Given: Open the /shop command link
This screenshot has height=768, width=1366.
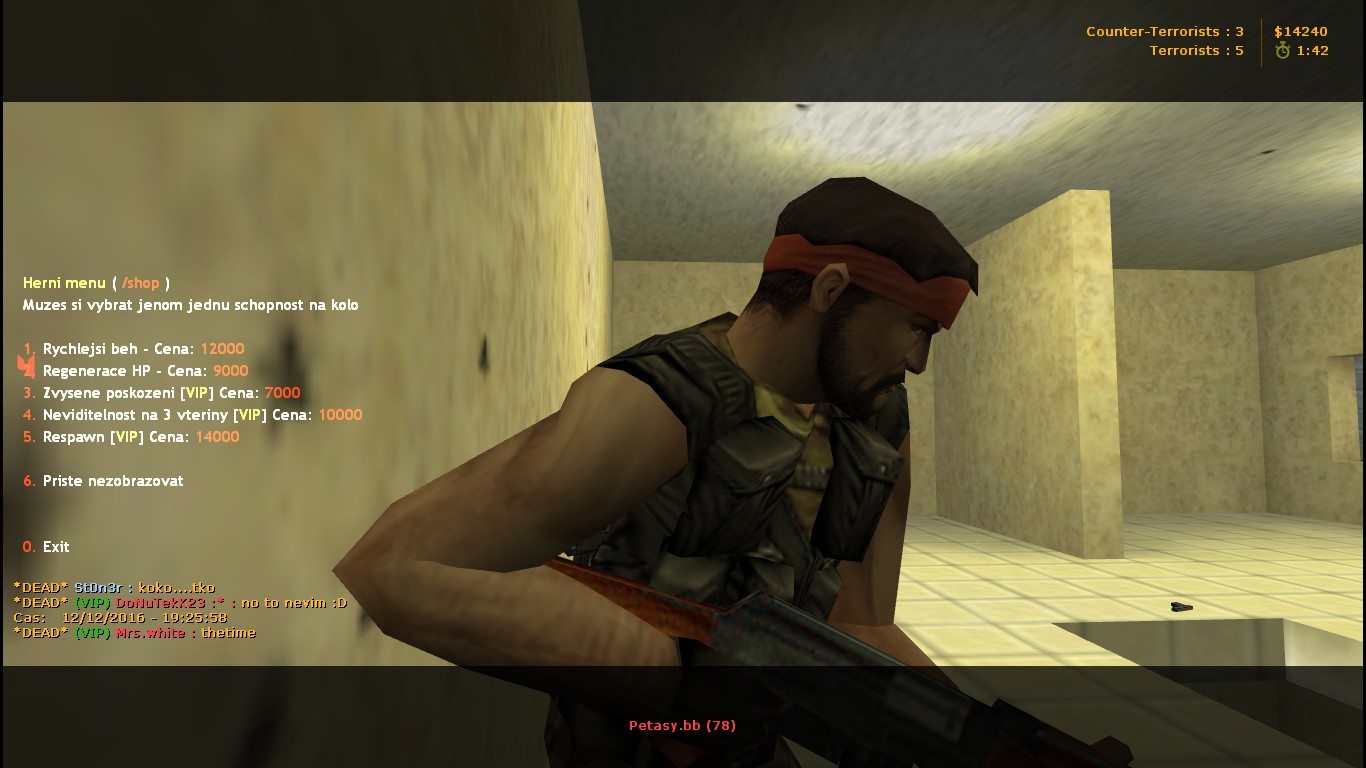Looking at the screenshot, I should click(x=141, y=283).
